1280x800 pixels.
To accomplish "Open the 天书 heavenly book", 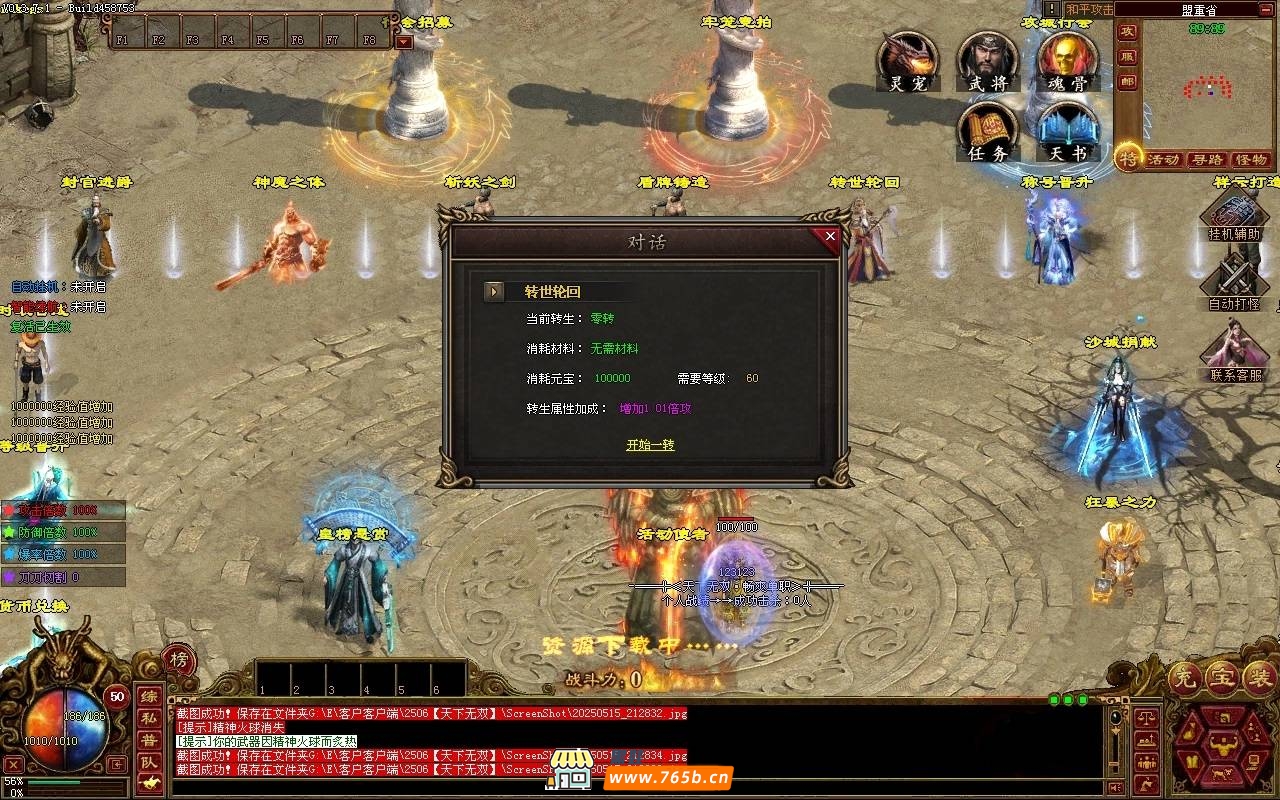I will tap(1067, 131).
